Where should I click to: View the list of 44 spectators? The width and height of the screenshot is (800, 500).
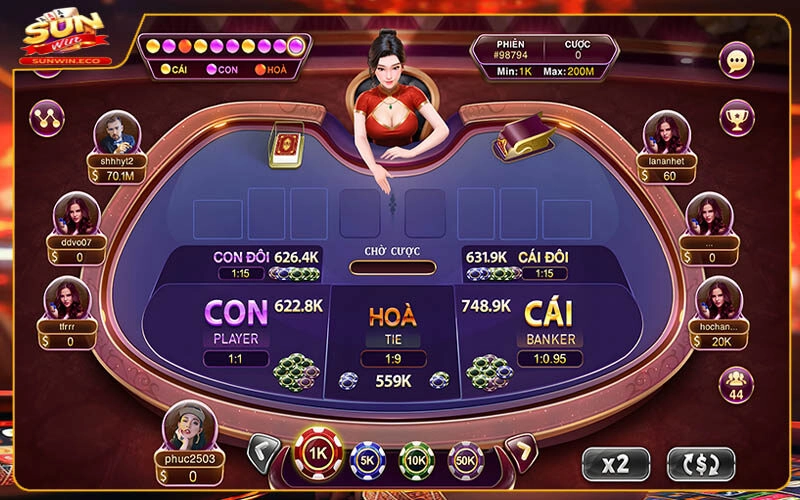pyautogui.click(x=736, y=383)
